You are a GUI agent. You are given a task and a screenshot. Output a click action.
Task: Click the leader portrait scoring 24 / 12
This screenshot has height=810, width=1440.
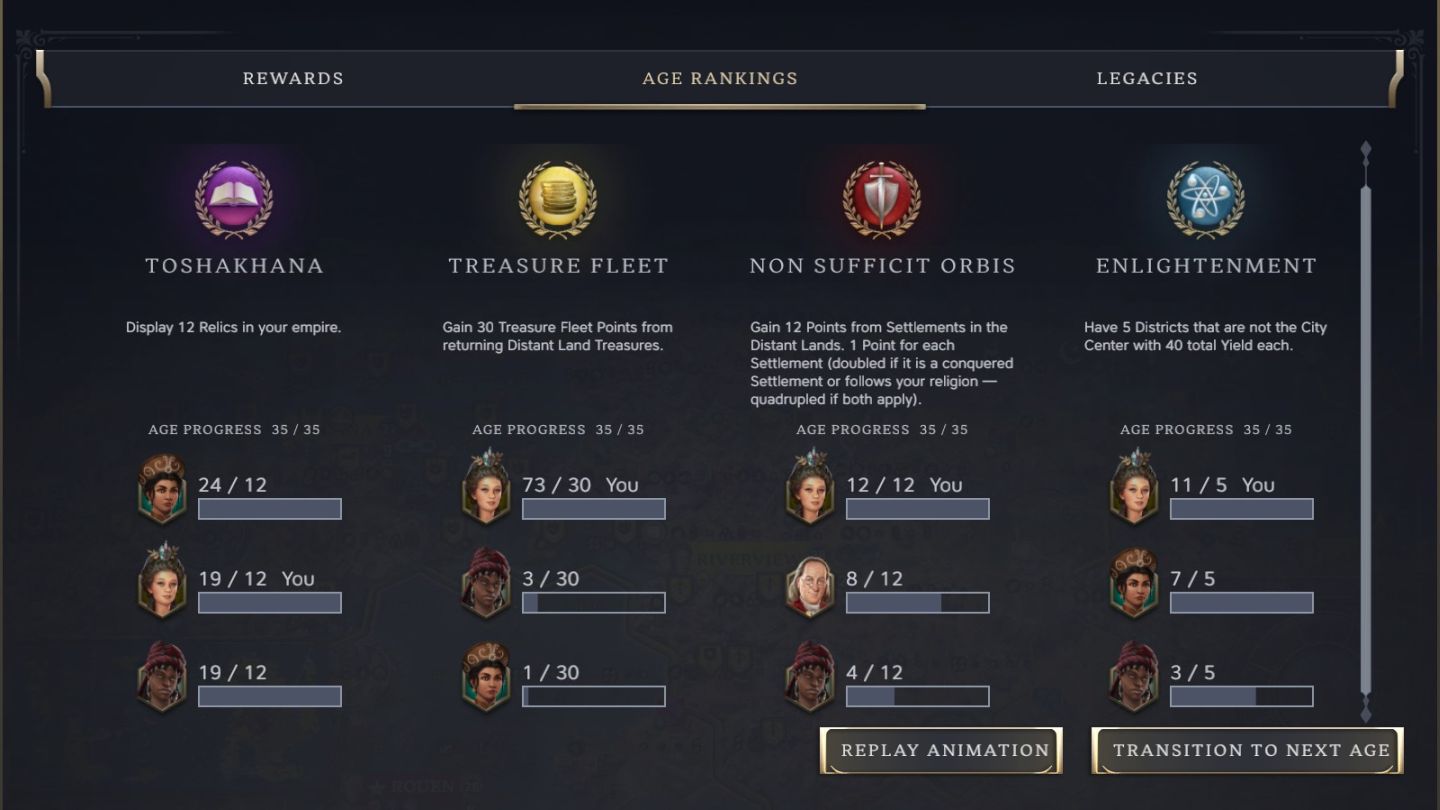coord(162,489)
